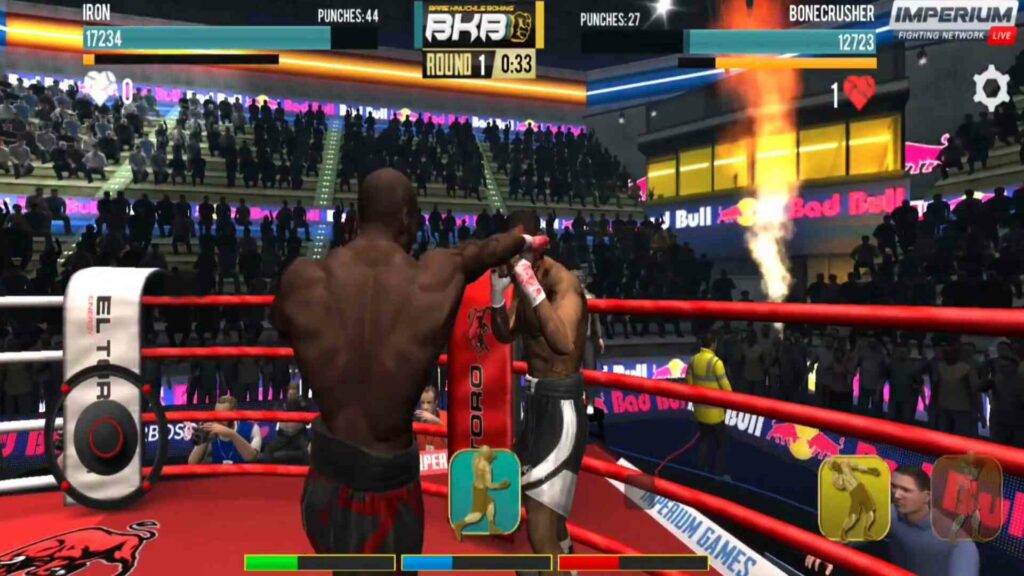Image resolution: width=1024 pixels, height=576 pixels.
Task: Use the red boxer attack button
Action: tap(966, 498)
